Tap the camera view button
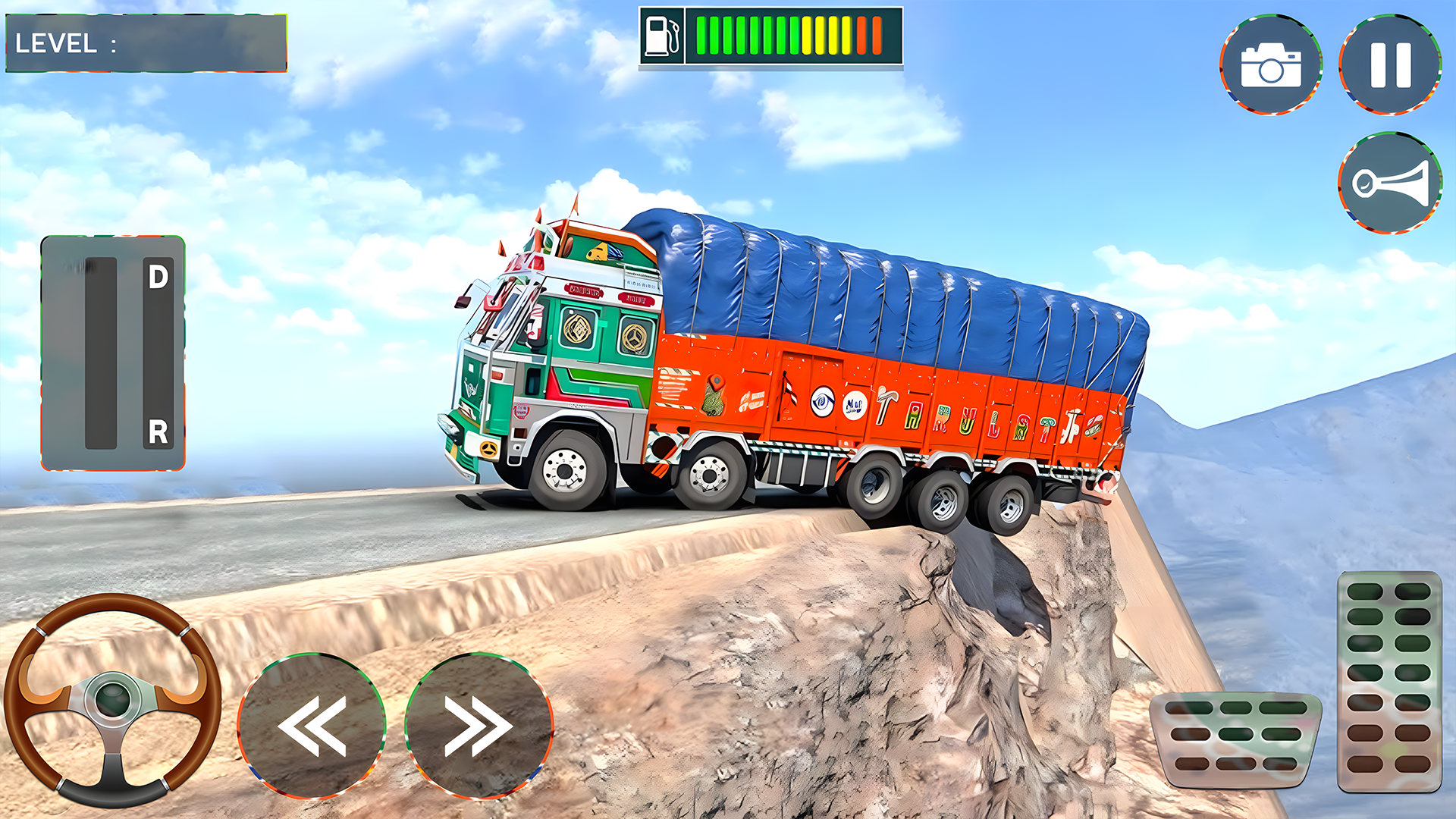 1271,64
